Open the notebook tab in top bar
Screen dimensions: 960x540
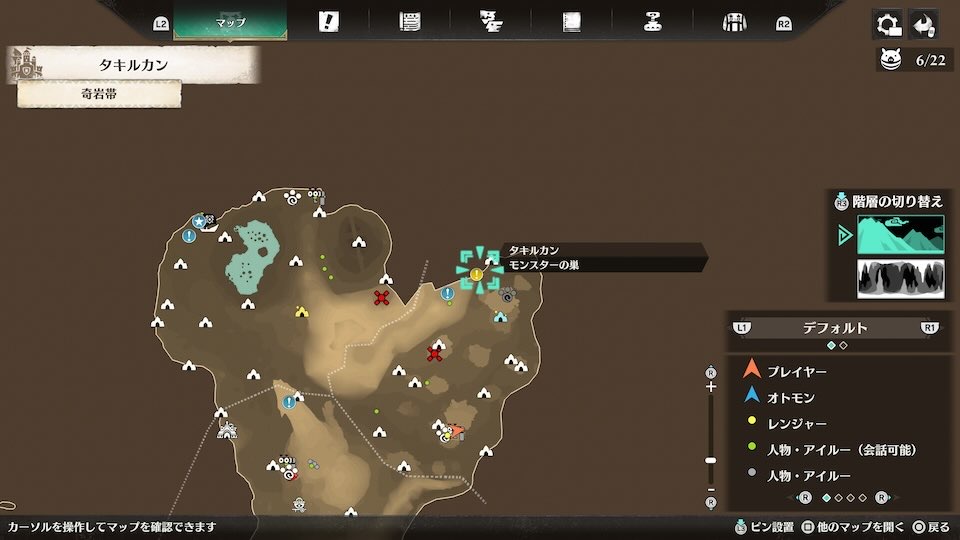click(x=572, y=22)
